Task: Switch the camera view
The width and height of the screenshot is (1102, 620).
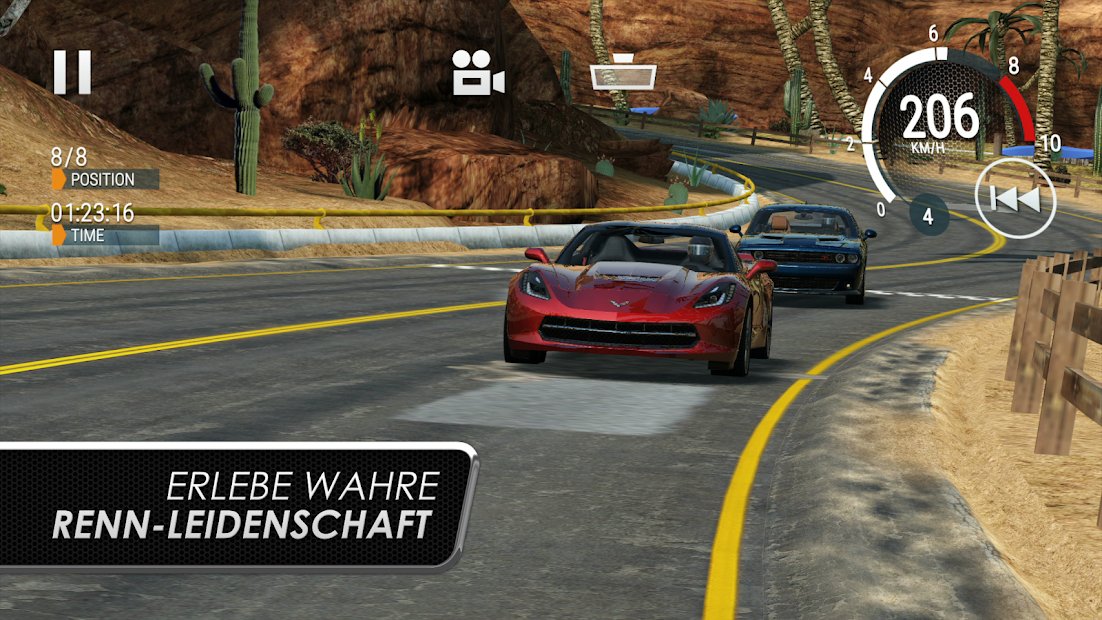Action: (477, 73)
